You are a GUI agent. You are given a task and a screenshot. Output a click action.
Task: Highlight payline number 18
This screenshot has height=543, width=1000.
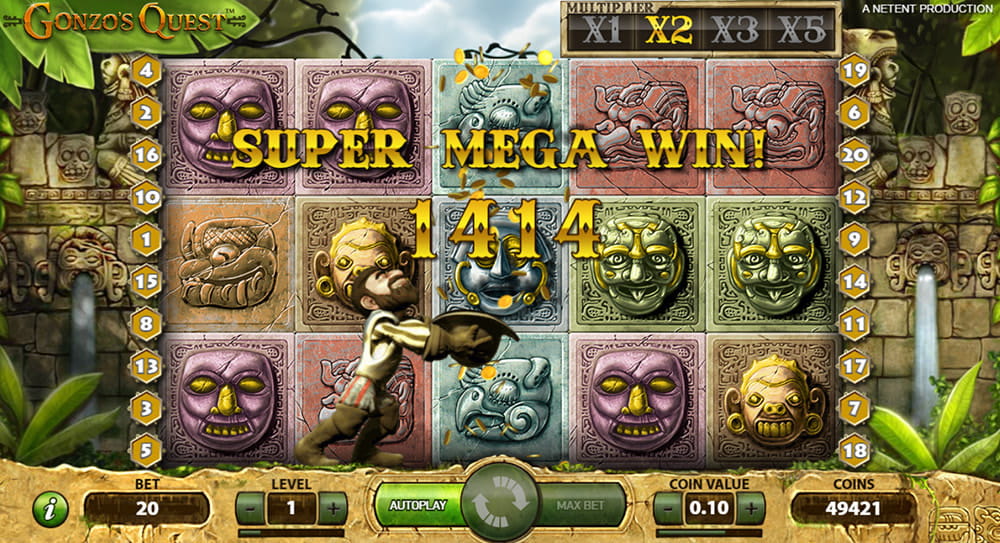[x=854, y=448]
